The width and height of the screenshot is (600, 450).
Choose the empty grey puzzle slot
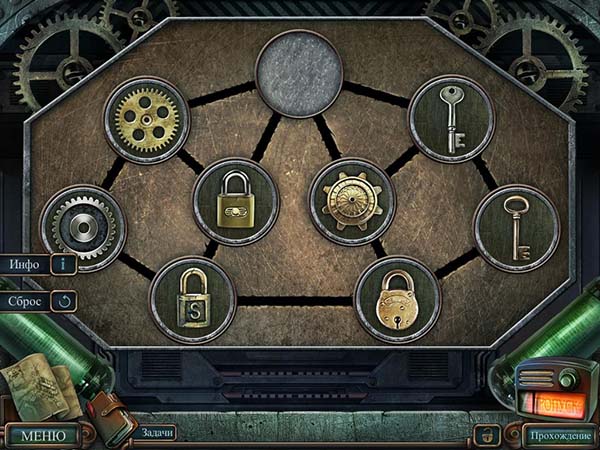pos(298,73)
